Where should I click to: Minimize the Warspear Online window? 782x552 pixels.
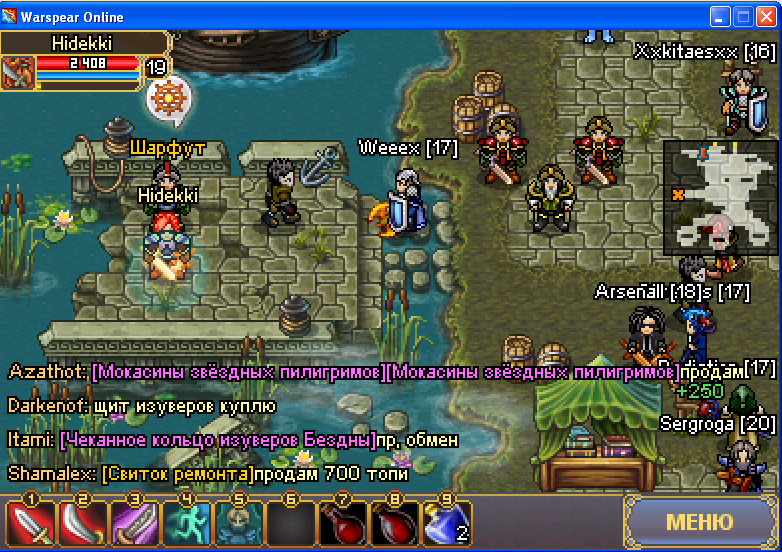720,17
